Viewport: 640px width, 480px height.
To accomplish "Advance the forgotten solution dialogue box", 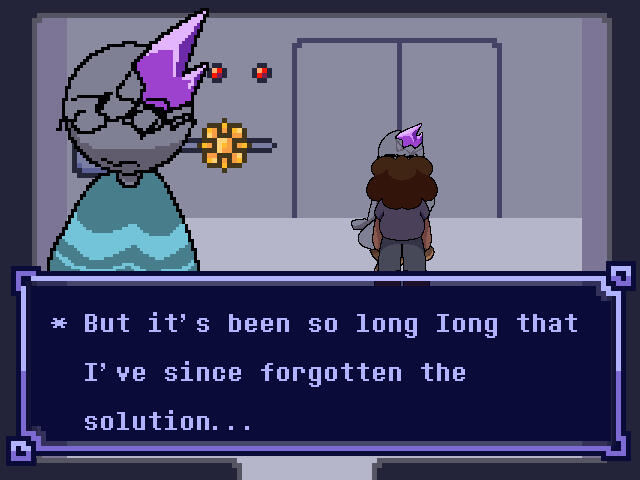I will coord(320,371).
